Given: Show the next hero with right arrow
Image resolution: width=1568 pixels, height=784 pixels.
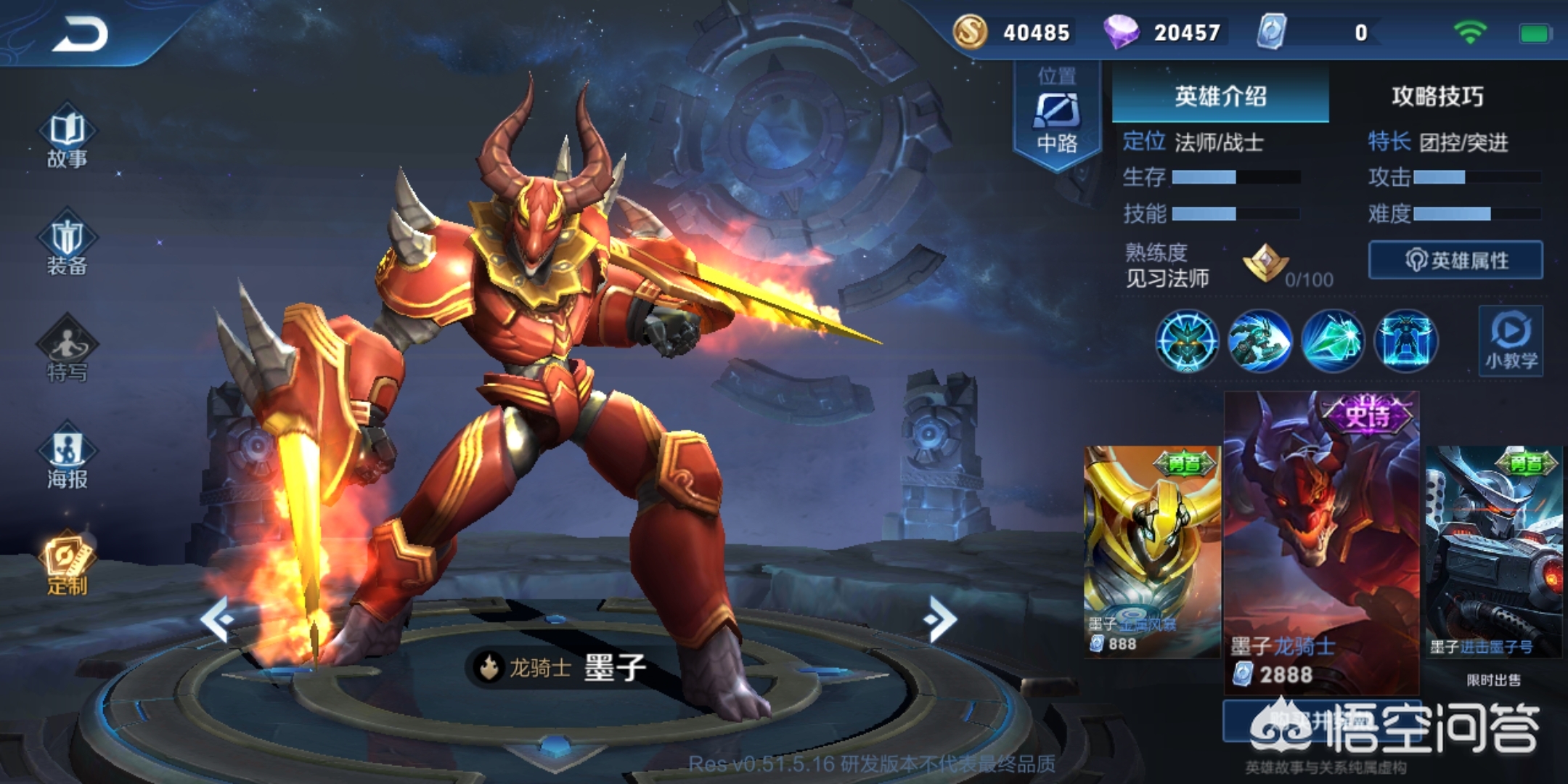Looking at the screenshot, I should (942, 619).
